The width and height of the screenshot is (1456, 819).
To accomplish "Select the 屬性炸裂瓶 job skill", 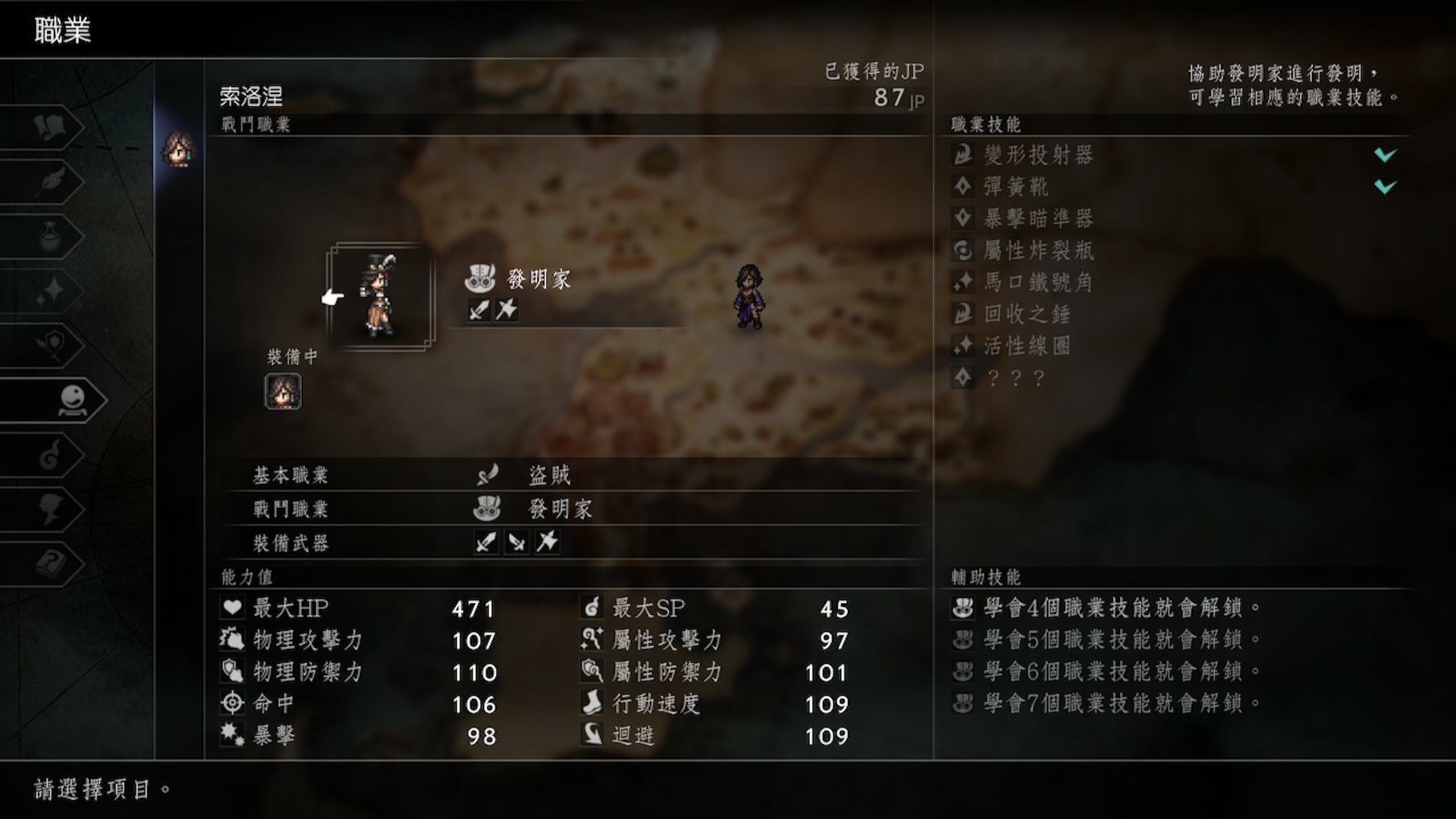I will pyautogui.click(x=1039, y=250).
